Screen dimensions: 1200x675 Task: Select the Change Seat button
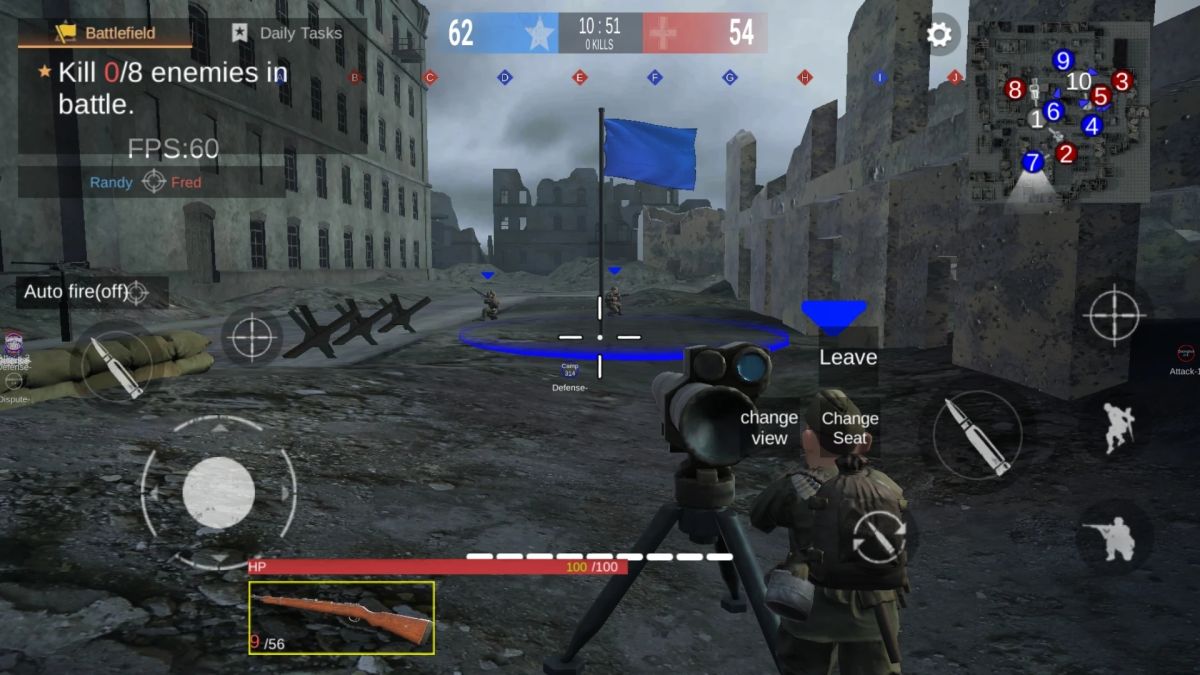(850, 428)
